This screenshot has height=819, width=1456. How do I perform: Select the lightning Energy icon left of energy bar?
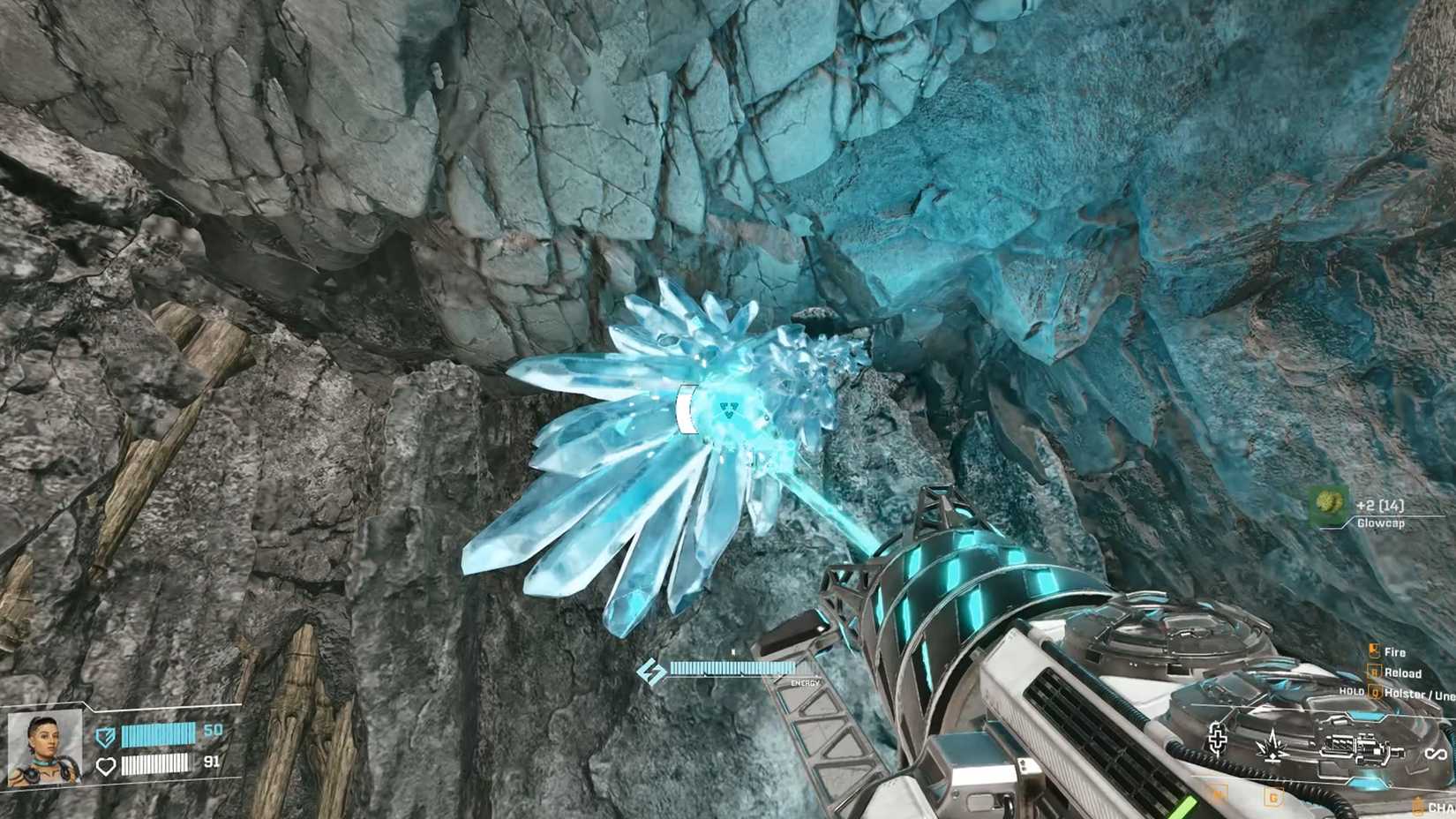652,669
